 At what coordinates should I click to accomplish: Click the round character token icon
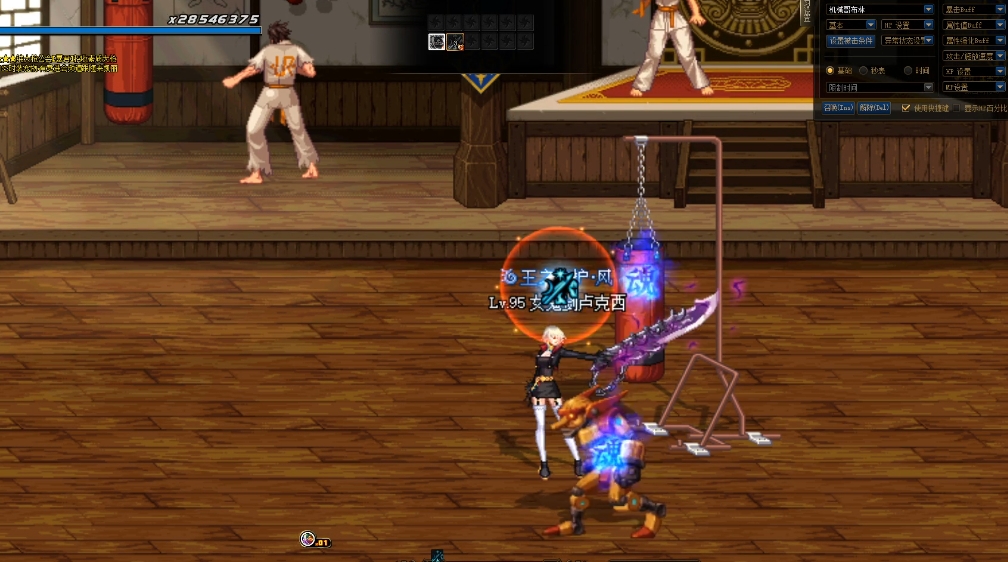click(x=308, y=539)
